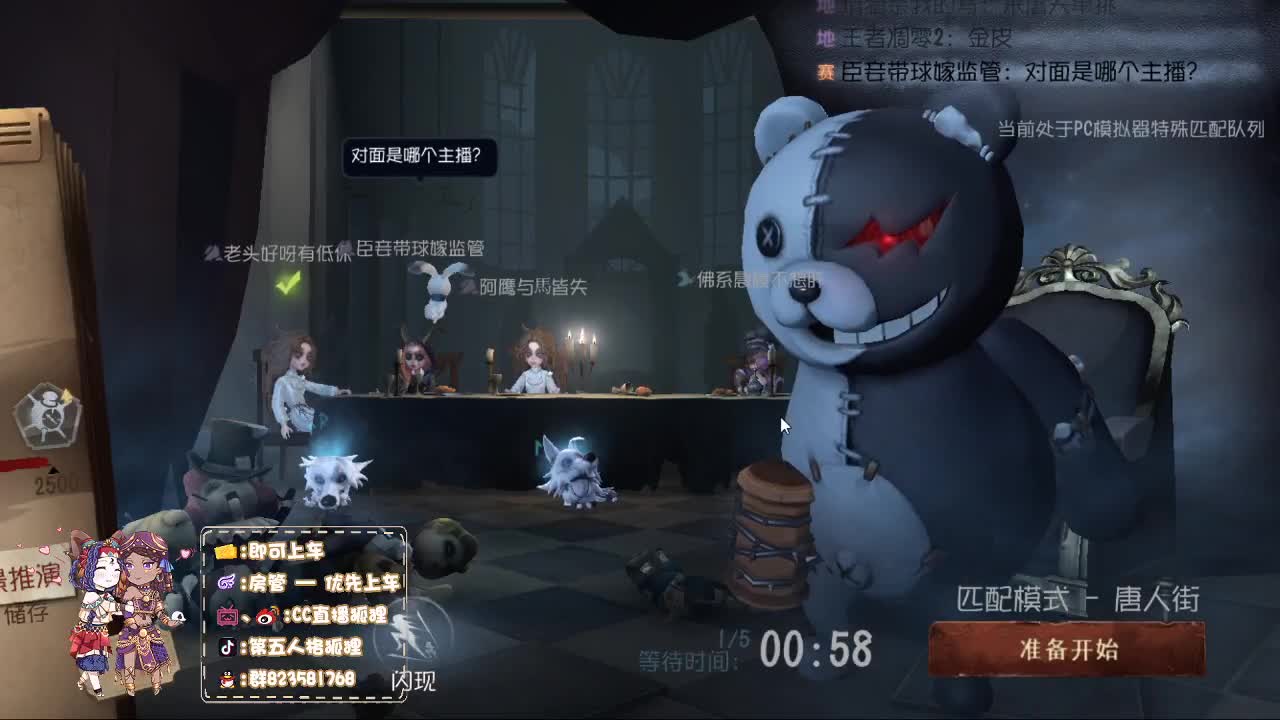Click the purple music-note icon beside 房管

[227, 583]
